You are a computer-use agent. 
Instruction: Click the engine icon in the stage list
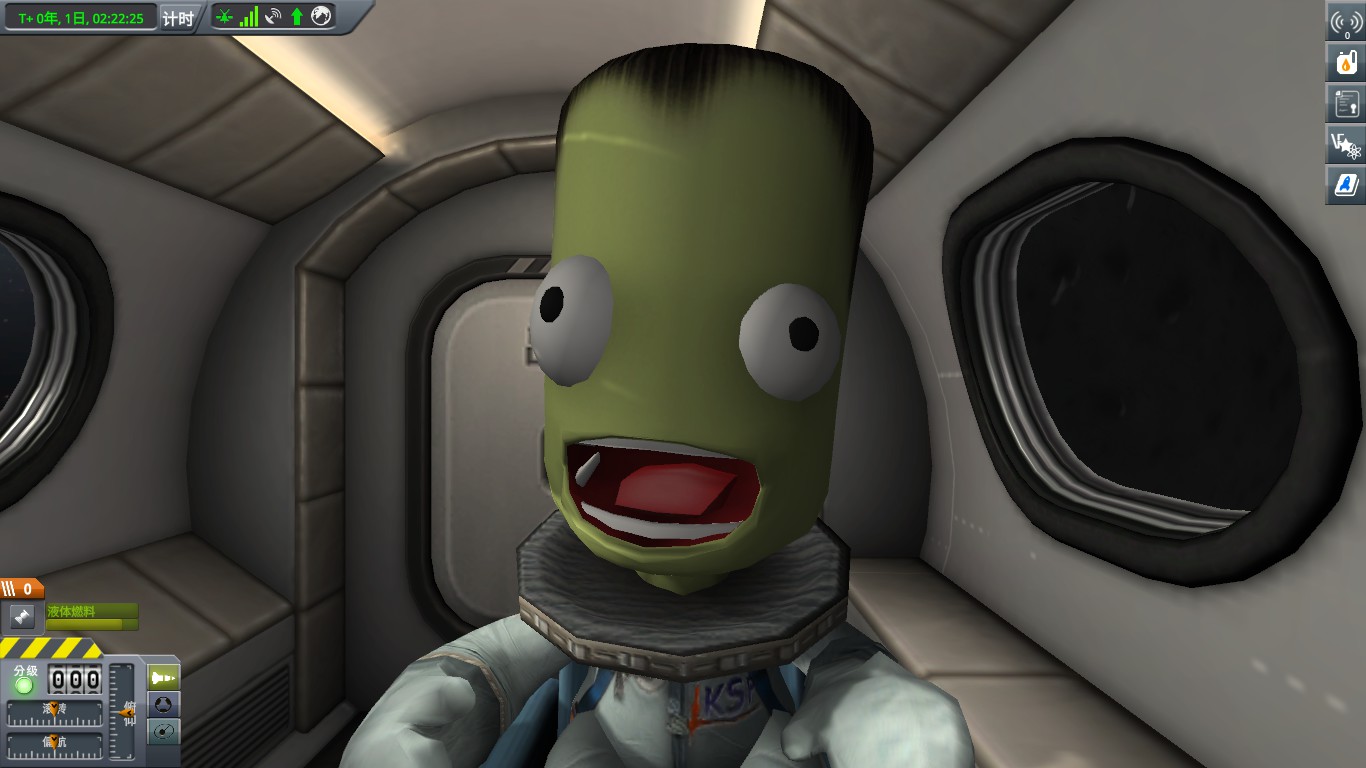tap(20, 615)
